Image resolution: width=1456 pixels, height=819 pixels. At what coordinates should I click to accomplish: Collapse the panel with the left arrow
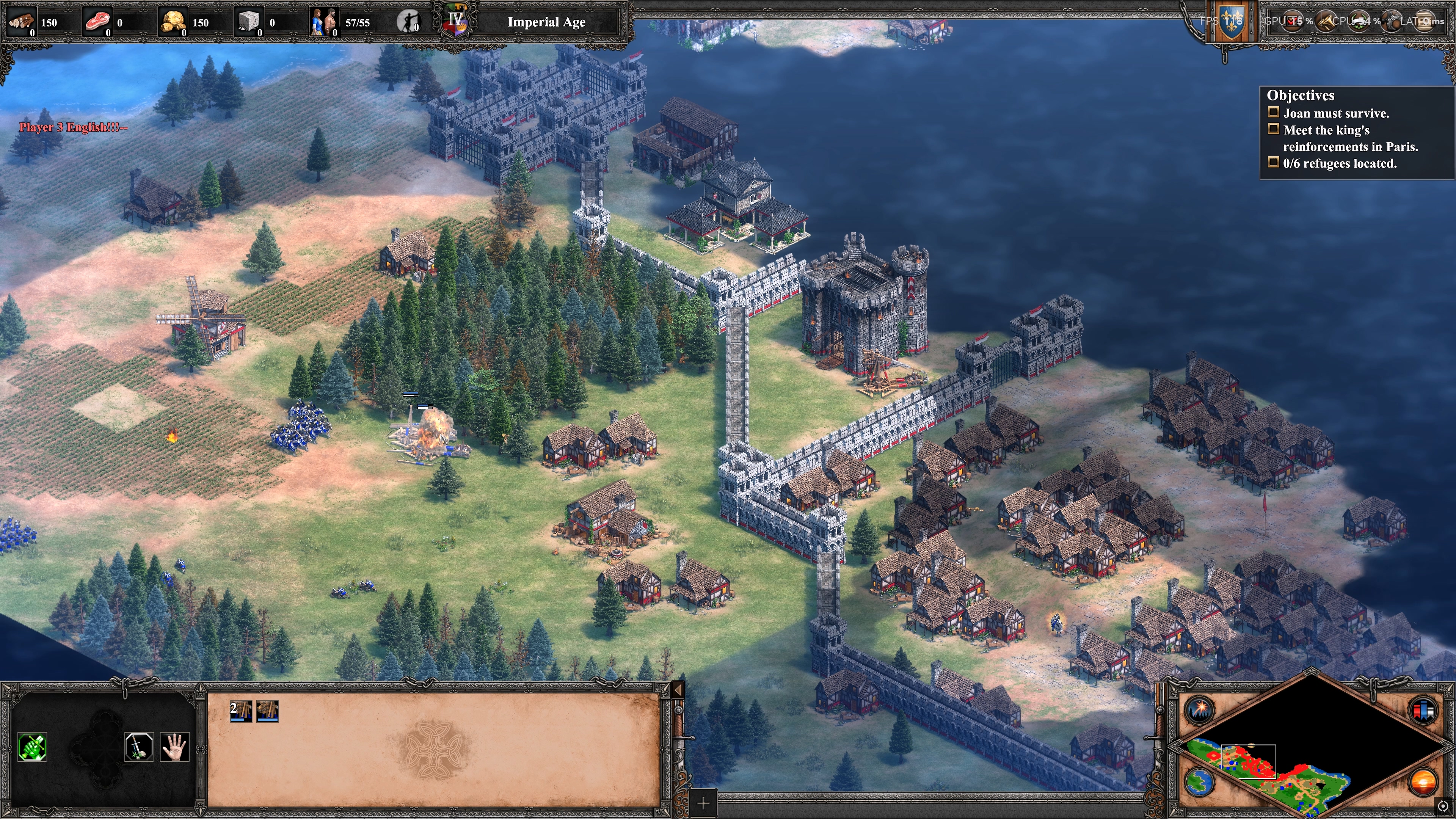pyautogui.click(x=678, y=690)
